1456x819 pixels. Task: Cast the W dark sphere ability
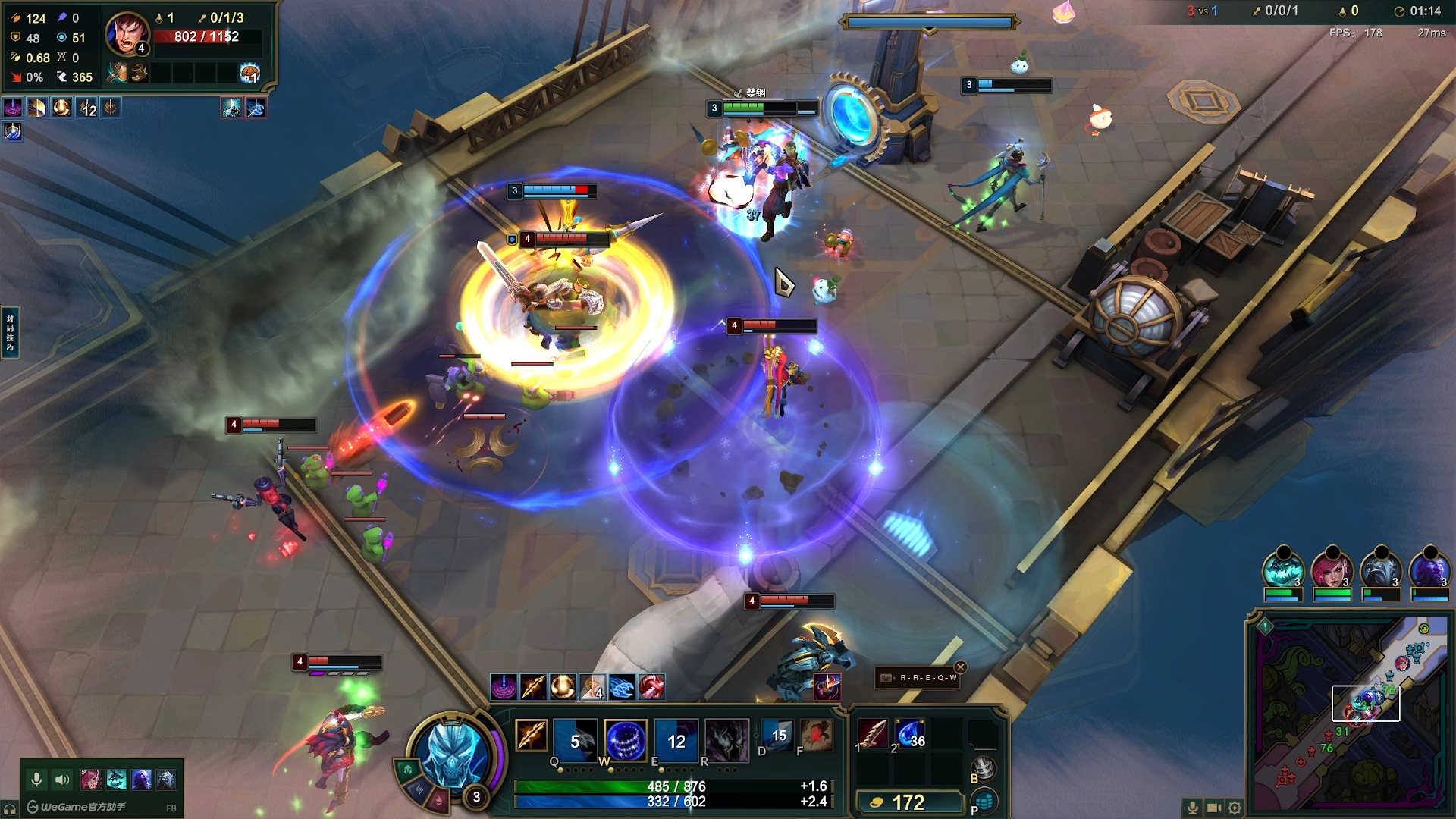pos(626,739)
